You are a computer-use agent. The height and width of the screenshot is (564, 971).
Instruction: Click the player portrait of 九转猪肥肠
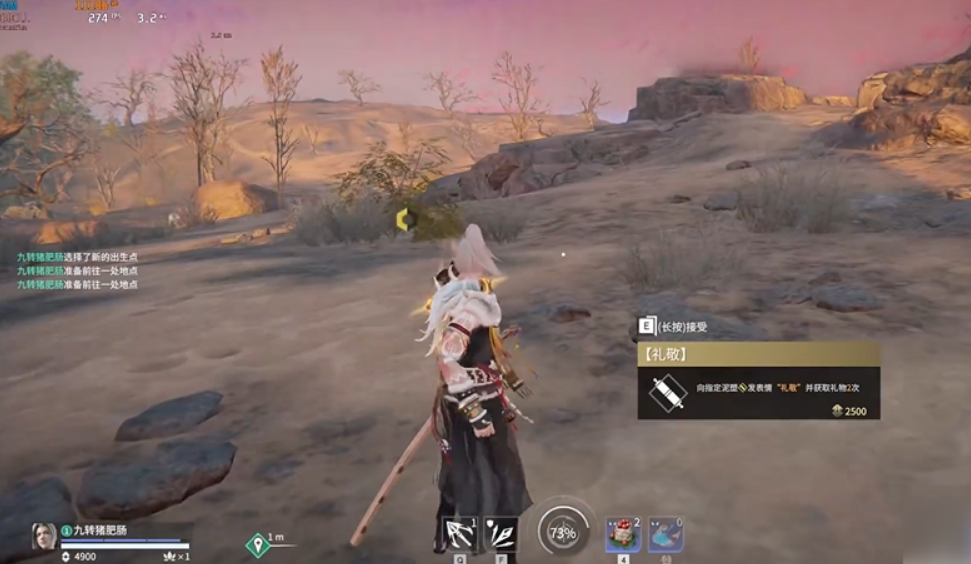(x=44, y=535)
